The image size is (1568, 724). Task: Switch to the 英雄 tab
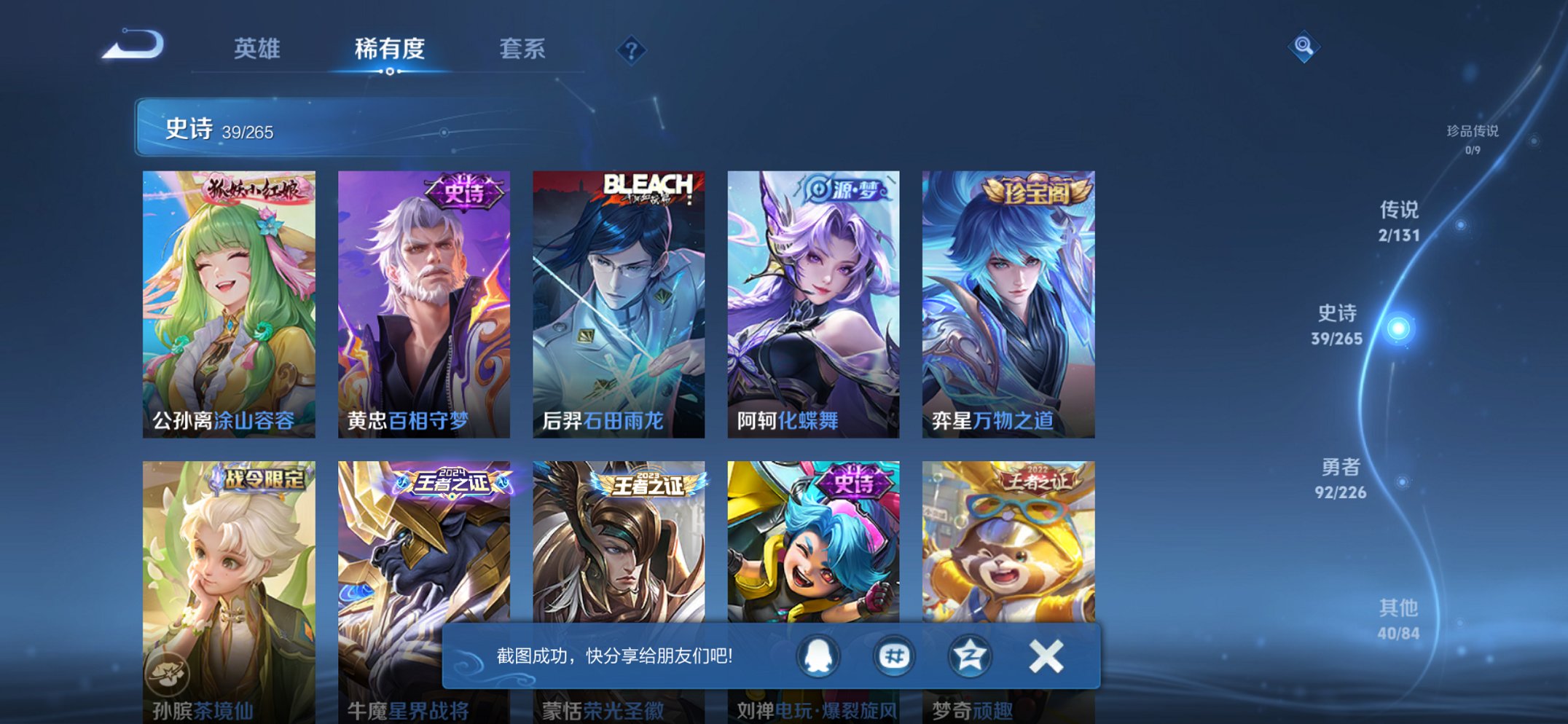260,50
